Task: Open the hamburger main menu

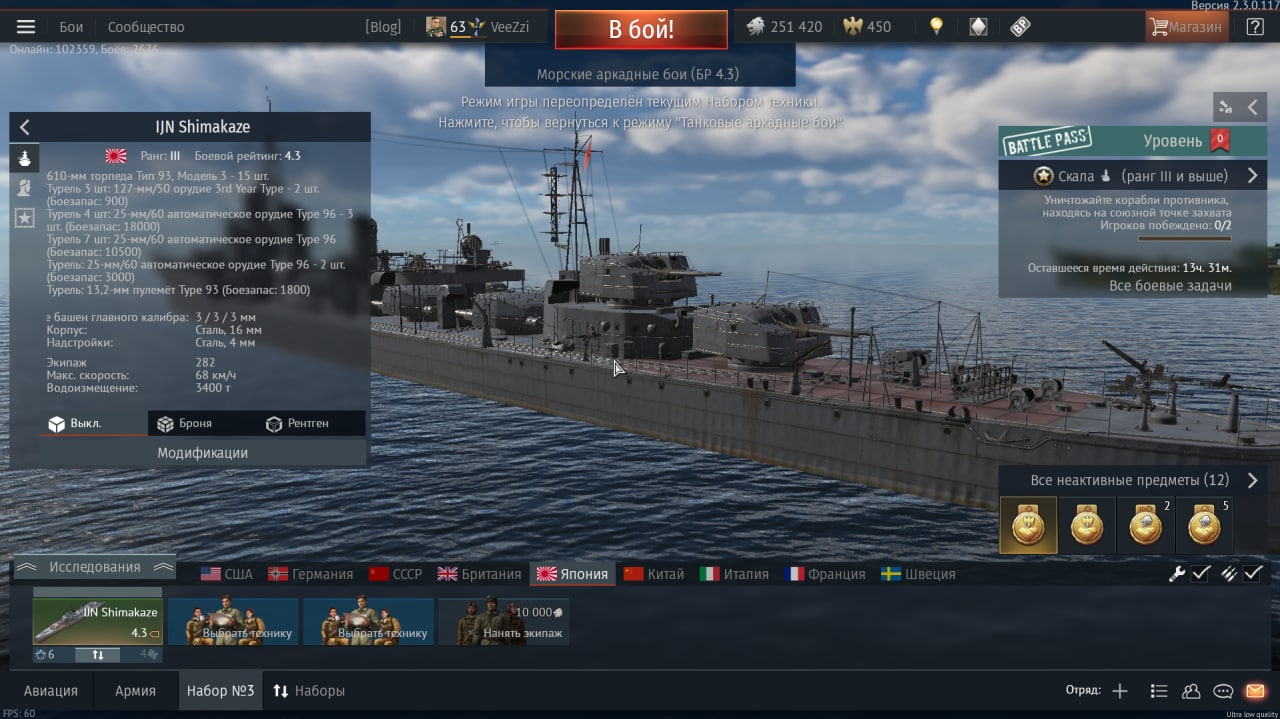Action: pyautogui.click(x=26, y=27)
